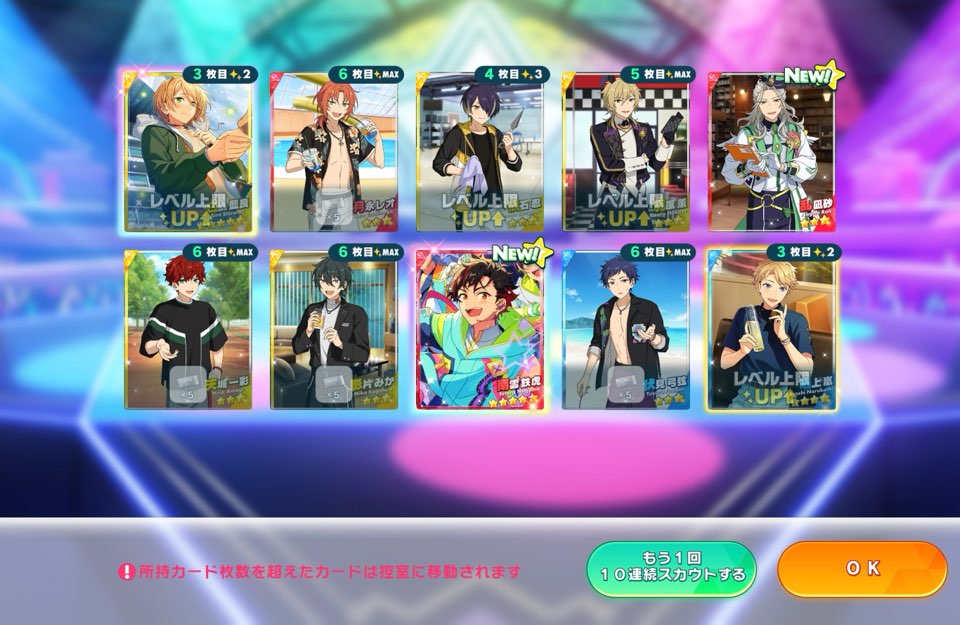View the Mika Kagehira card
960x625 pixels.
tap(333, 329)
